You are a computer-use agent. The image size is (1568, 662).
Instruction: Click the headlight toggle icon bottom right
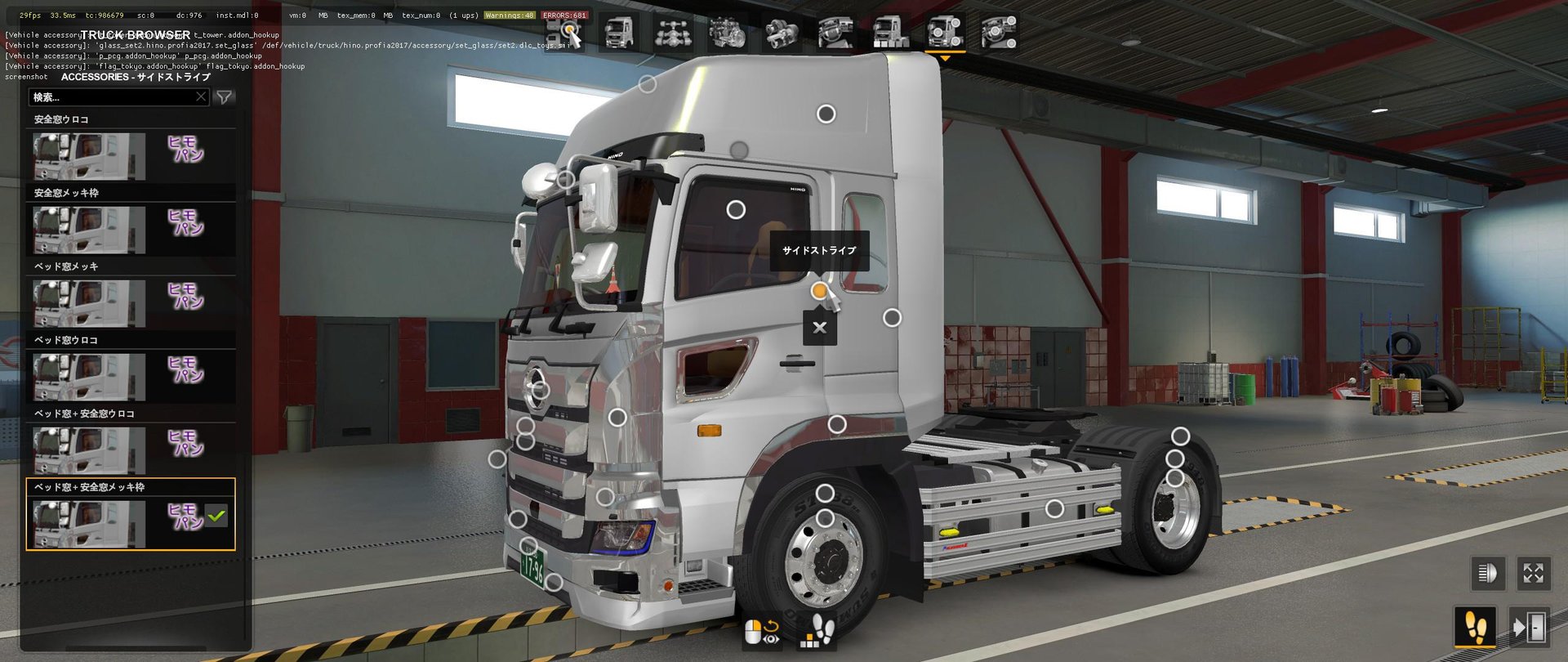(1490, 575)
